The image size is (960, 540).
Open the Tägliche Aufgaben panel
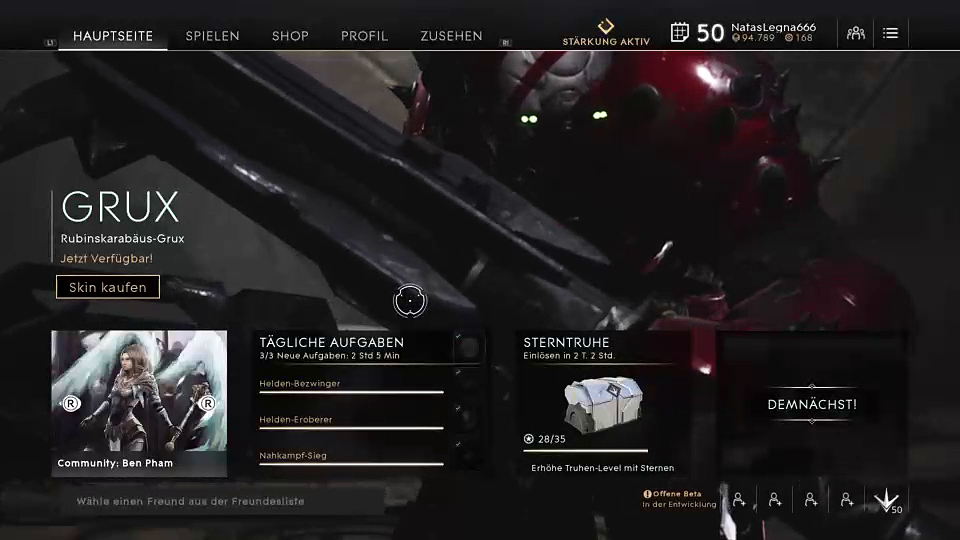click(331, 342)
